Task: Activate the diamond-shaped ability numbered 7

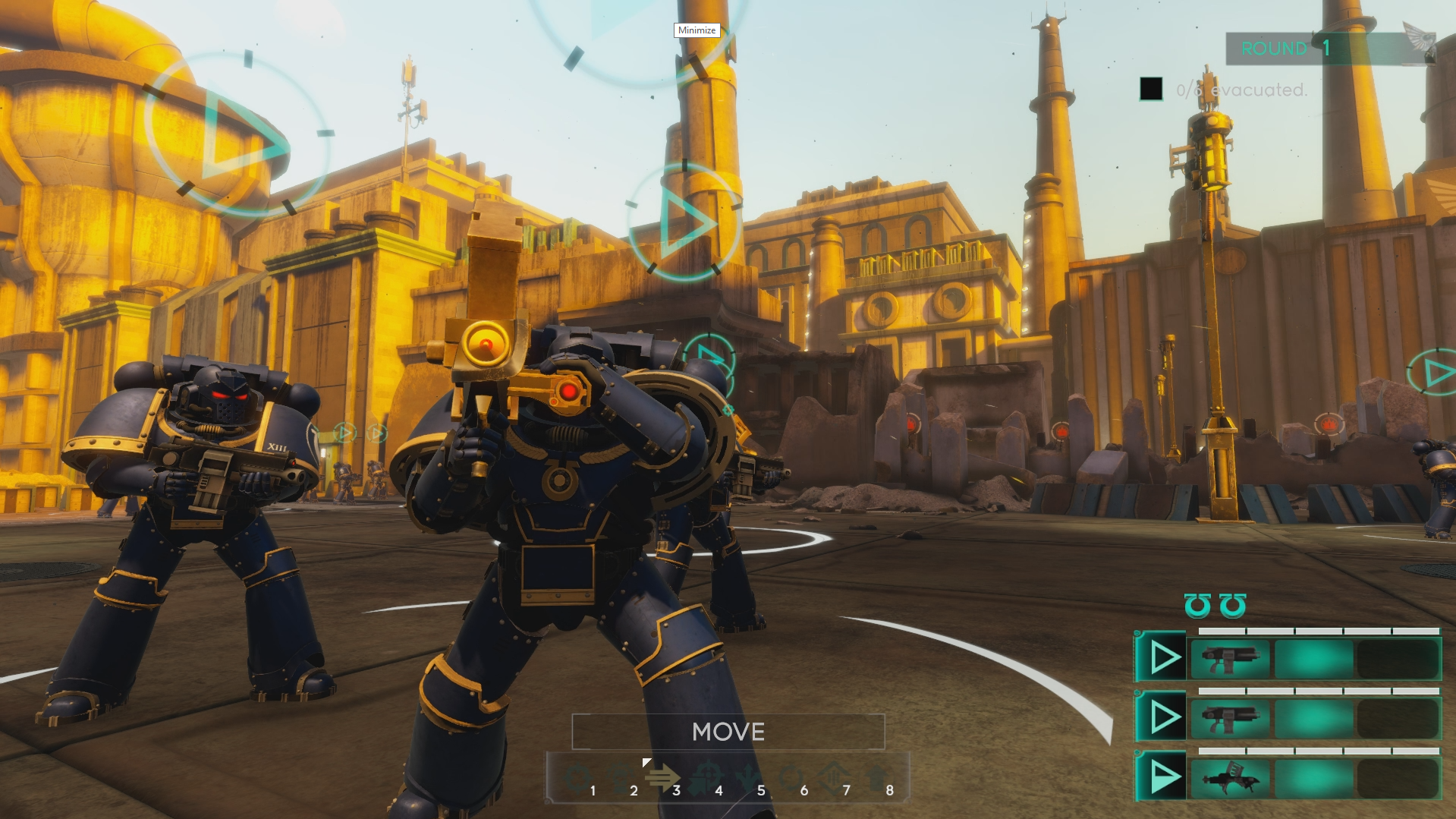Action: [x=832, y=777]
